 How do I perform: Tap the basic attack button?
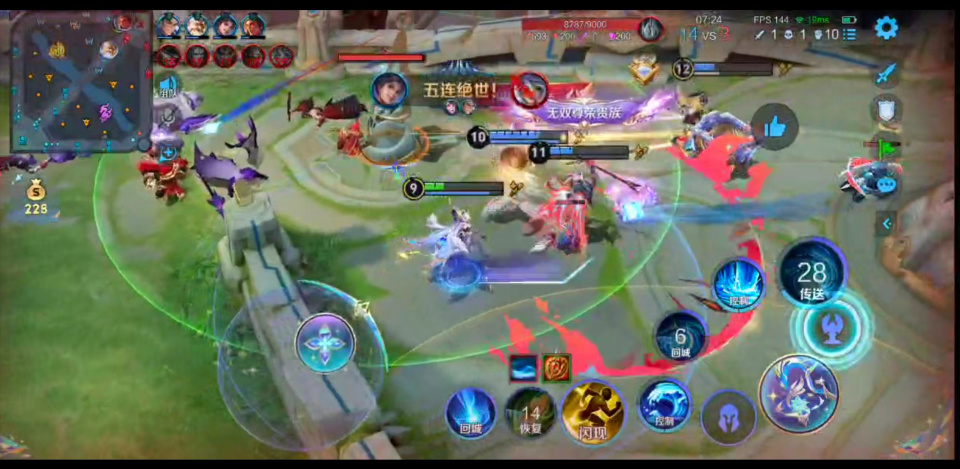(x=798, y=394)
